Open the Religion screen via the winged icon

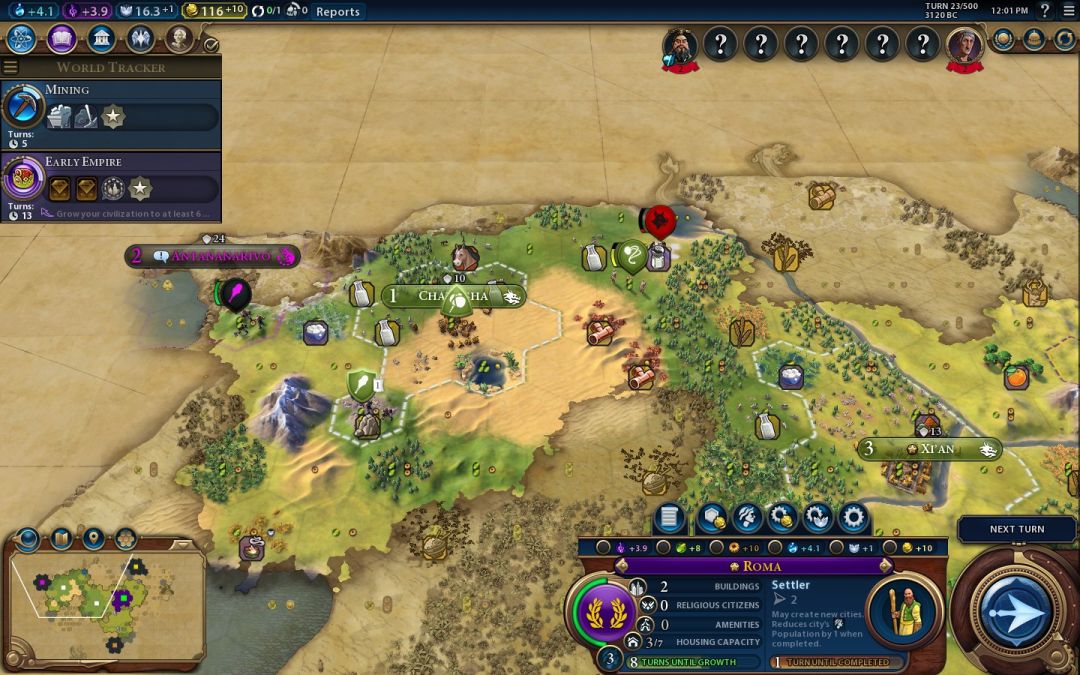(x=140, y=39)
